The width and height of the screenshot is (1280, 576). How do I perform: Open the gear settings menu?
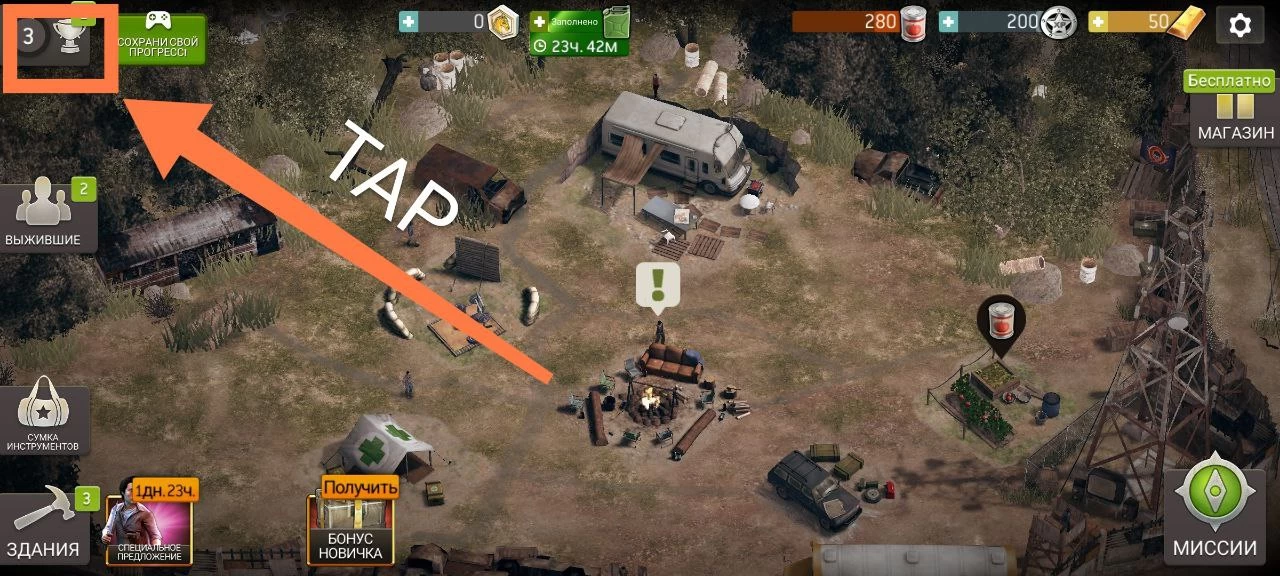[1240, 25]
